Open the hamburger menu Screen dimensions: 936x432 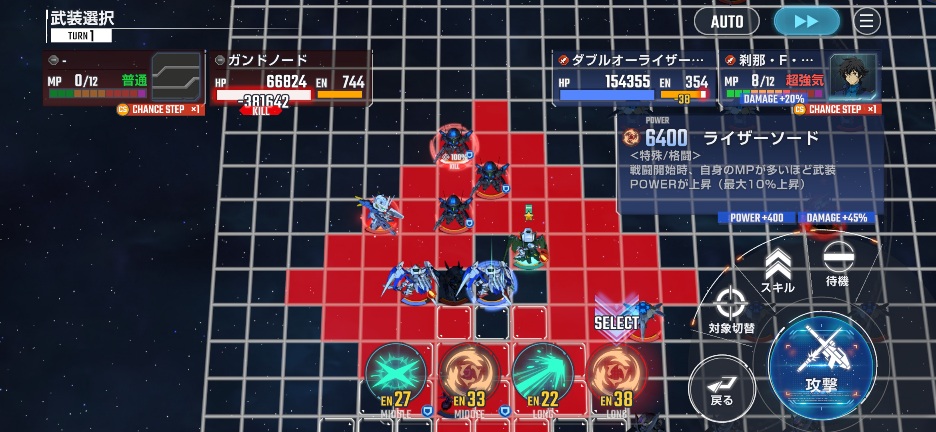click(867, 21)
